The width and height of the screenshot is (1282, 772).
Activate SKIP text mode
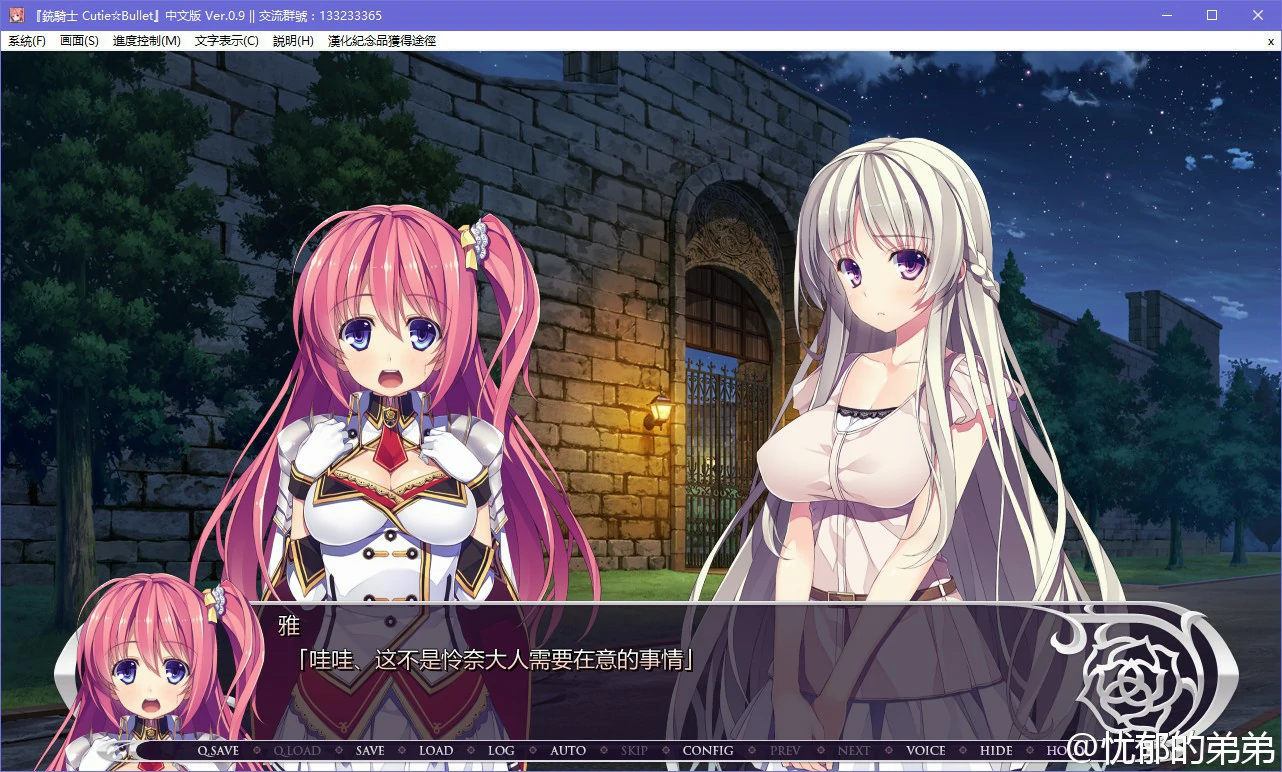tap(634, 750)
